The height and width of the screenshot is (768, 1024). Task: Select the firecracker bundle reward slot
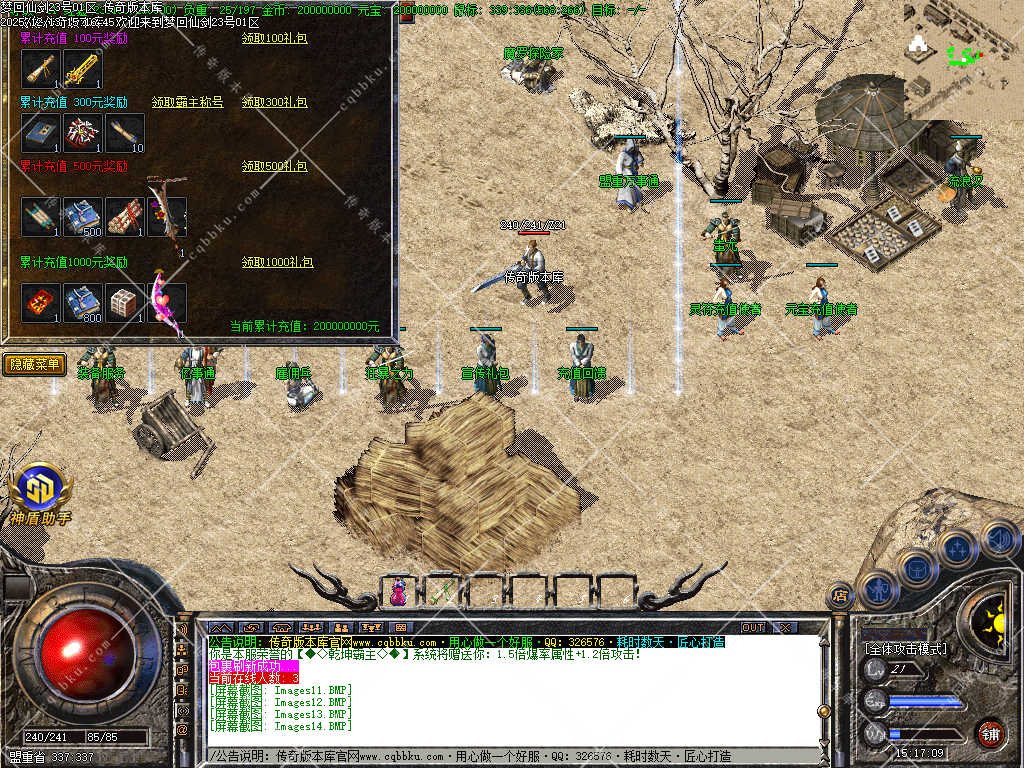[125, 217]
